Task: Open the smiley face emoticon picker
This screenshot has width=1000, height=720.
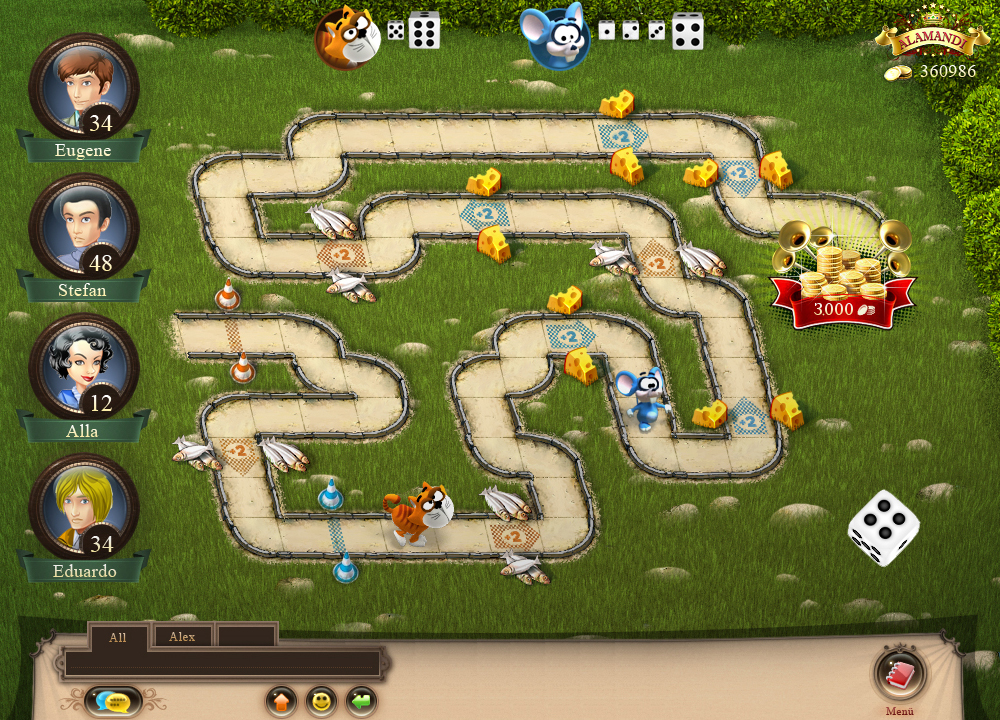Action: point(321,701)
